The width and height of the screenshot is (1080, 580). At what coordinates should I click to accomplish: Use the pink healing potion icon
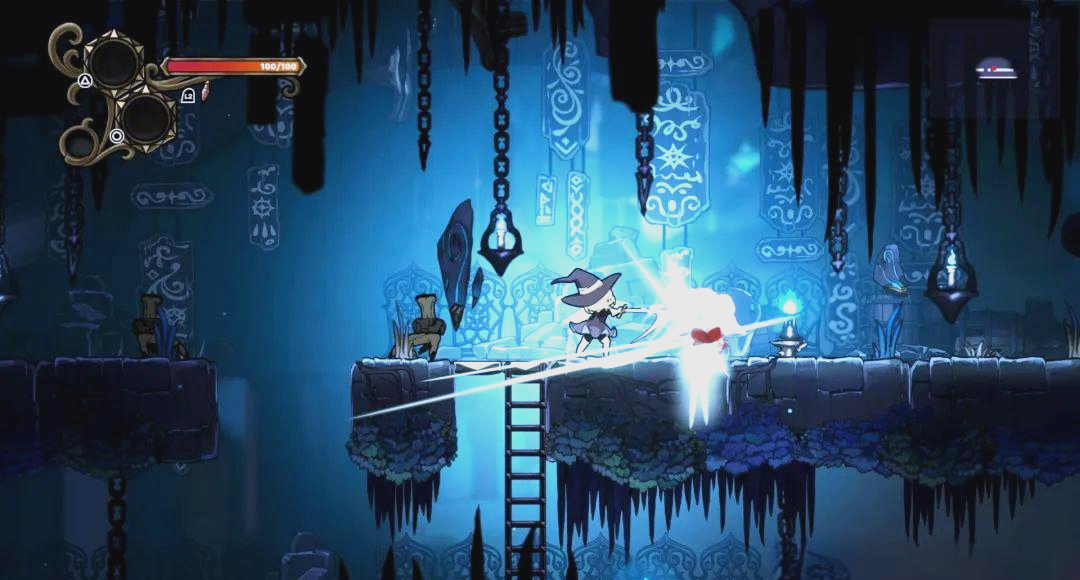pyautogui.click(x=204, y=93)
